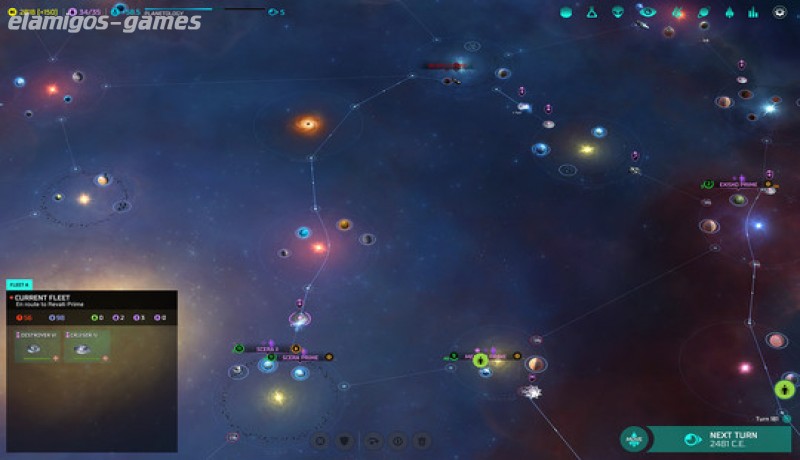Click the shield fleet action button

(346, 440)
